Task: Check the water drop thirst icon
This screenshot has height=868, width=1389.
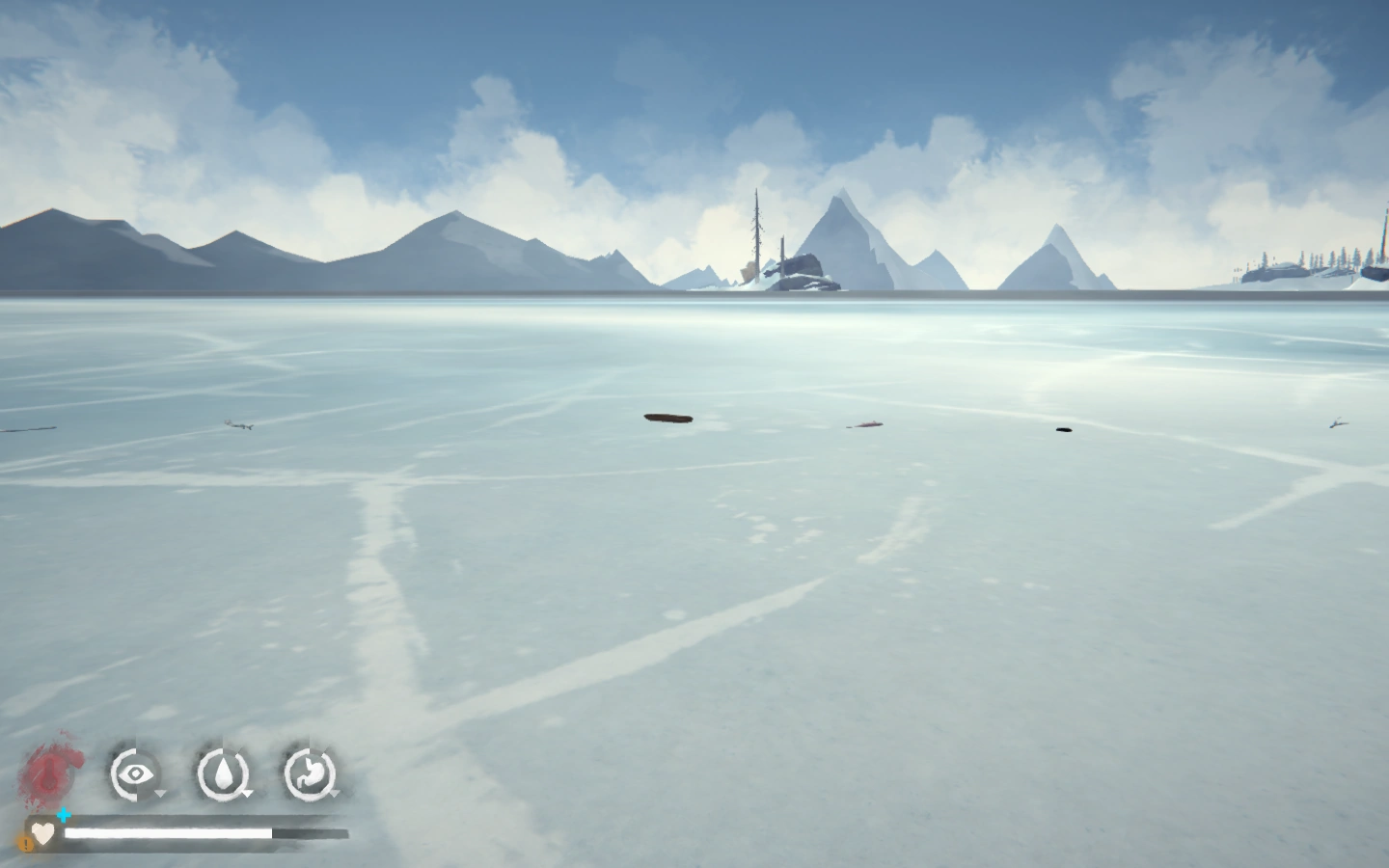Action: tap(223, 773)
